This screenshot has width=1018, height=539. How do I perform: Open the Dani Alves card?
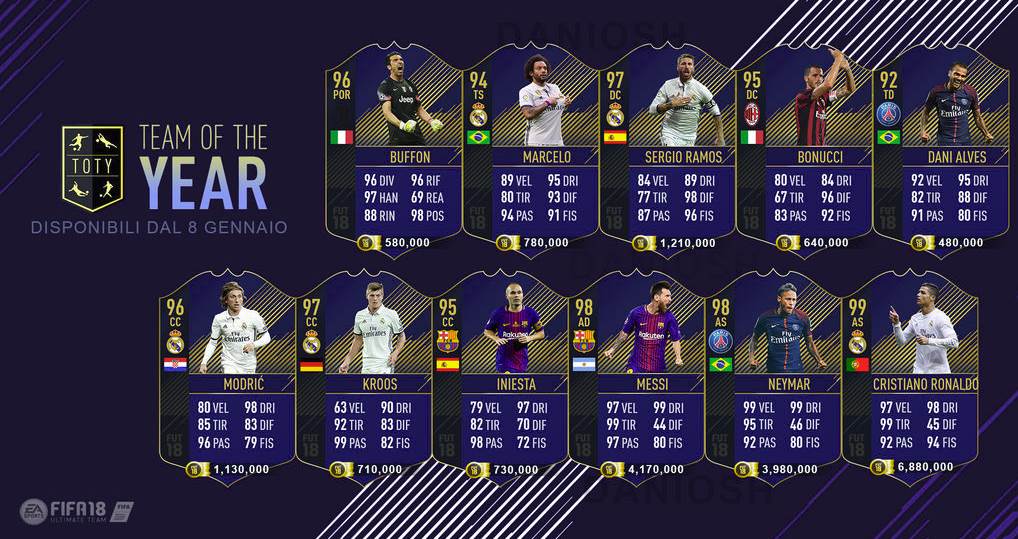(938, 150)
